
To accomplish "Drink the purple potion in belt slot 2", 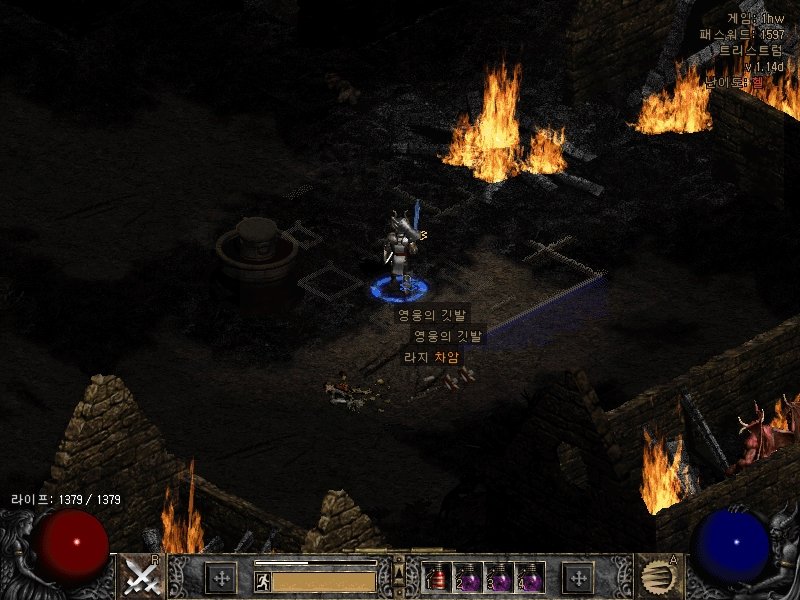I will click(469, 578).
